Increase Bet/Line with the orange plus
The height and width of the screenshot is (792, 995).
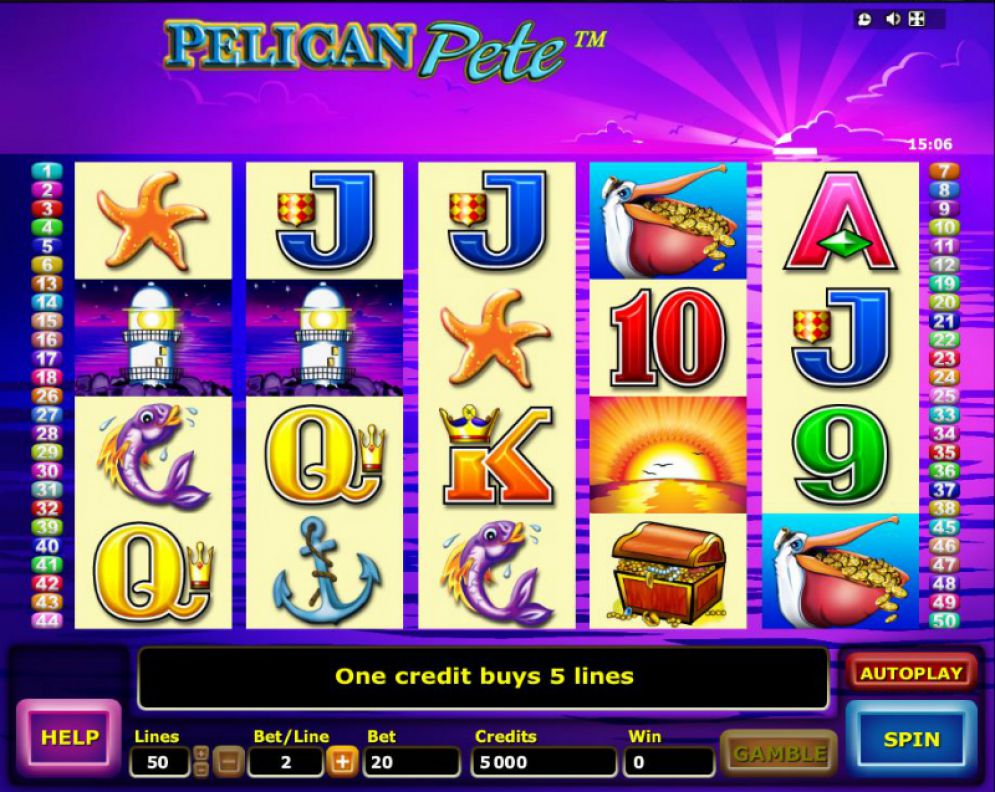click(342, 762)
